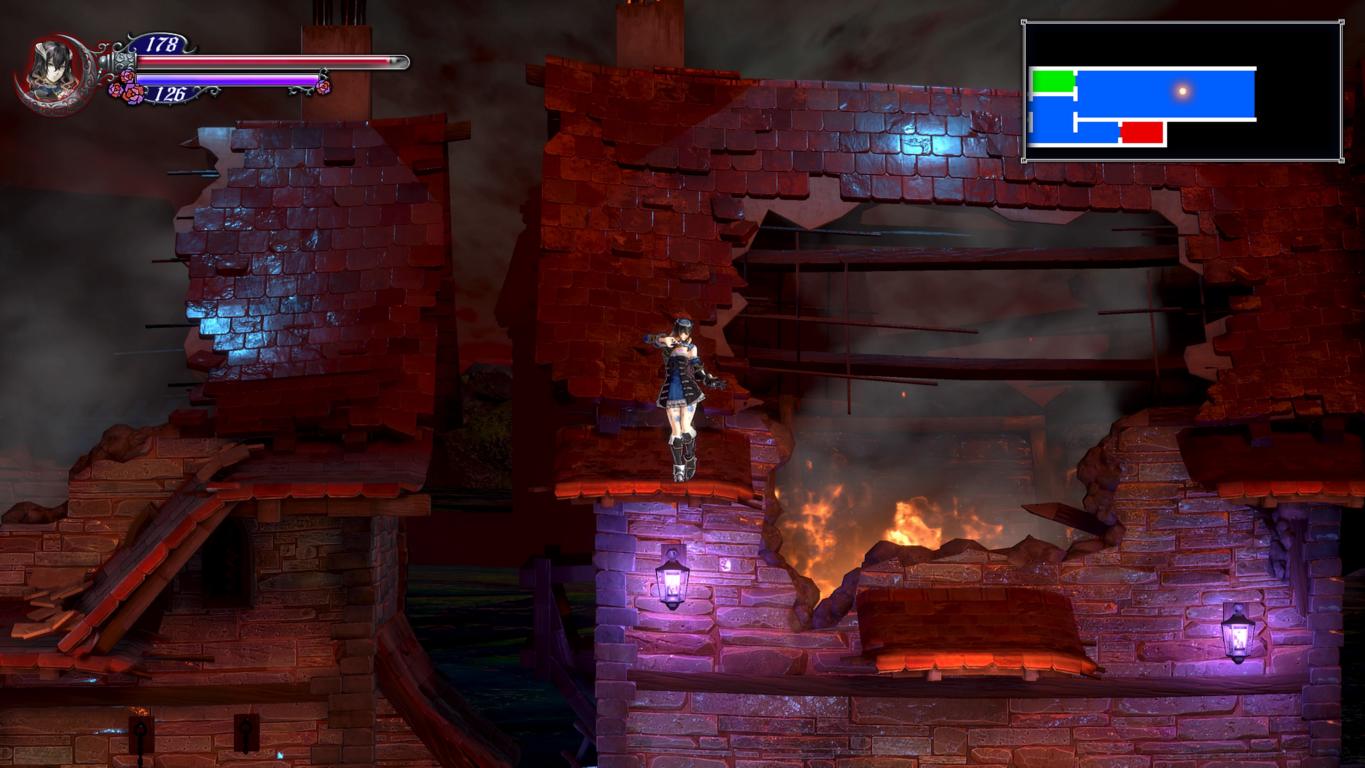Click the player position marker on minimap

click(1182, 91)
